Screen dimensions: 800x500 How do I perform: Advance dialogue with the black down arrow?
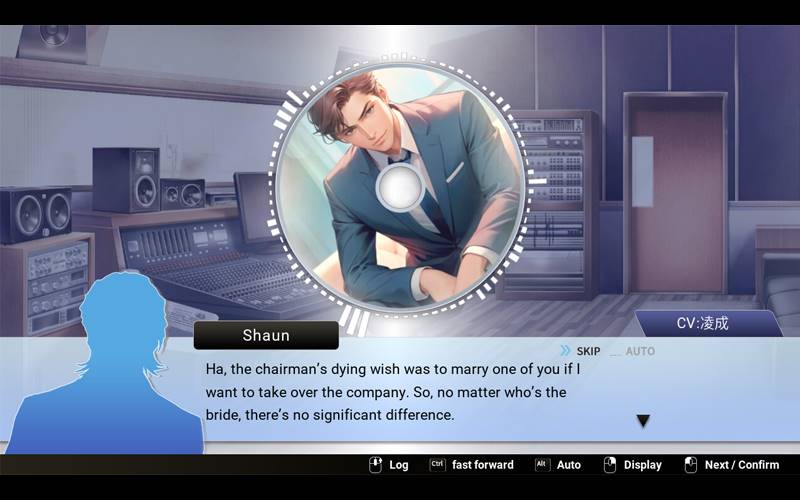643,421
